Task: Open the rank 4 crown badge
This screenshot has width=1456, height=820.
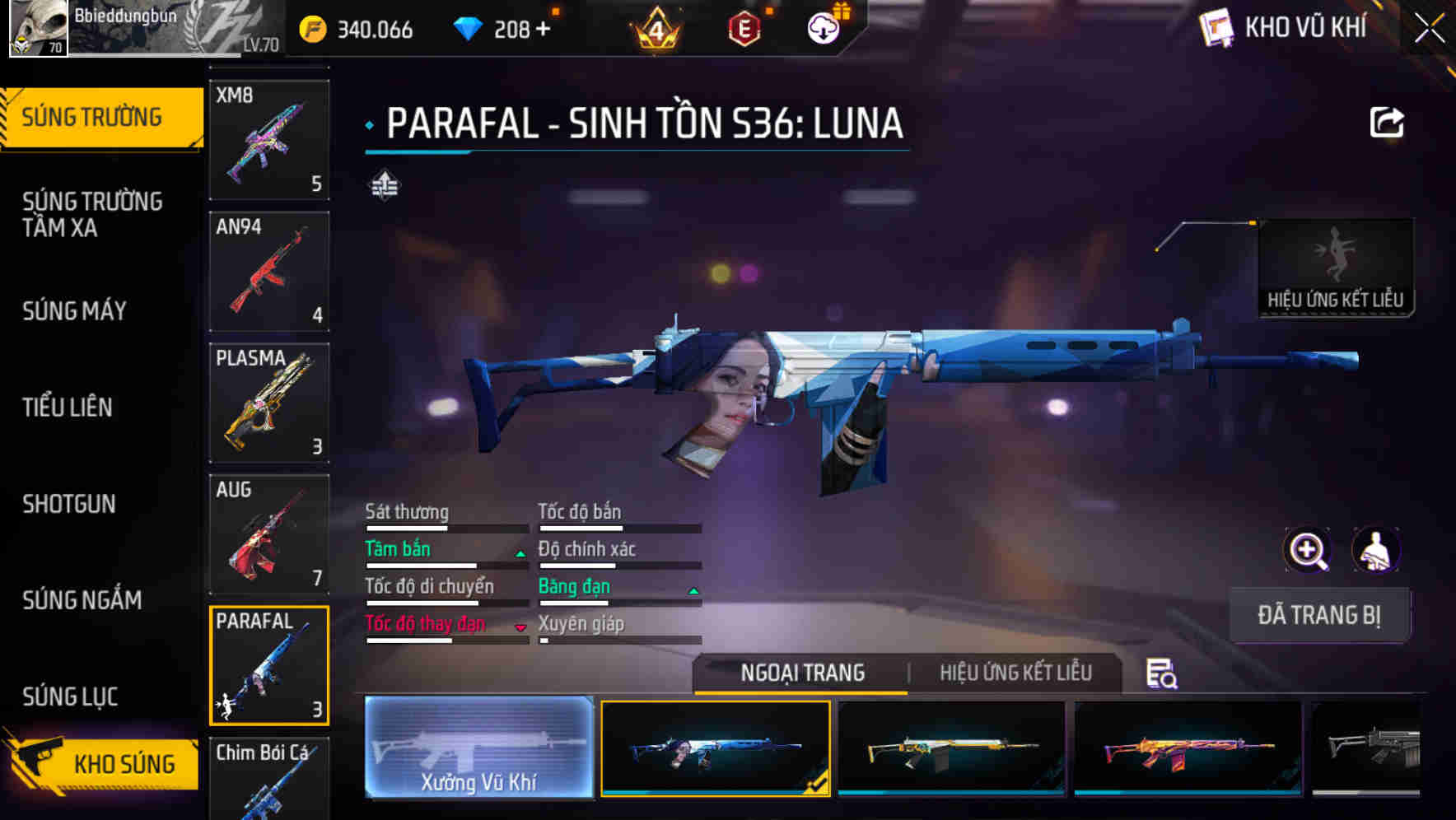Action: pos(655,28)
